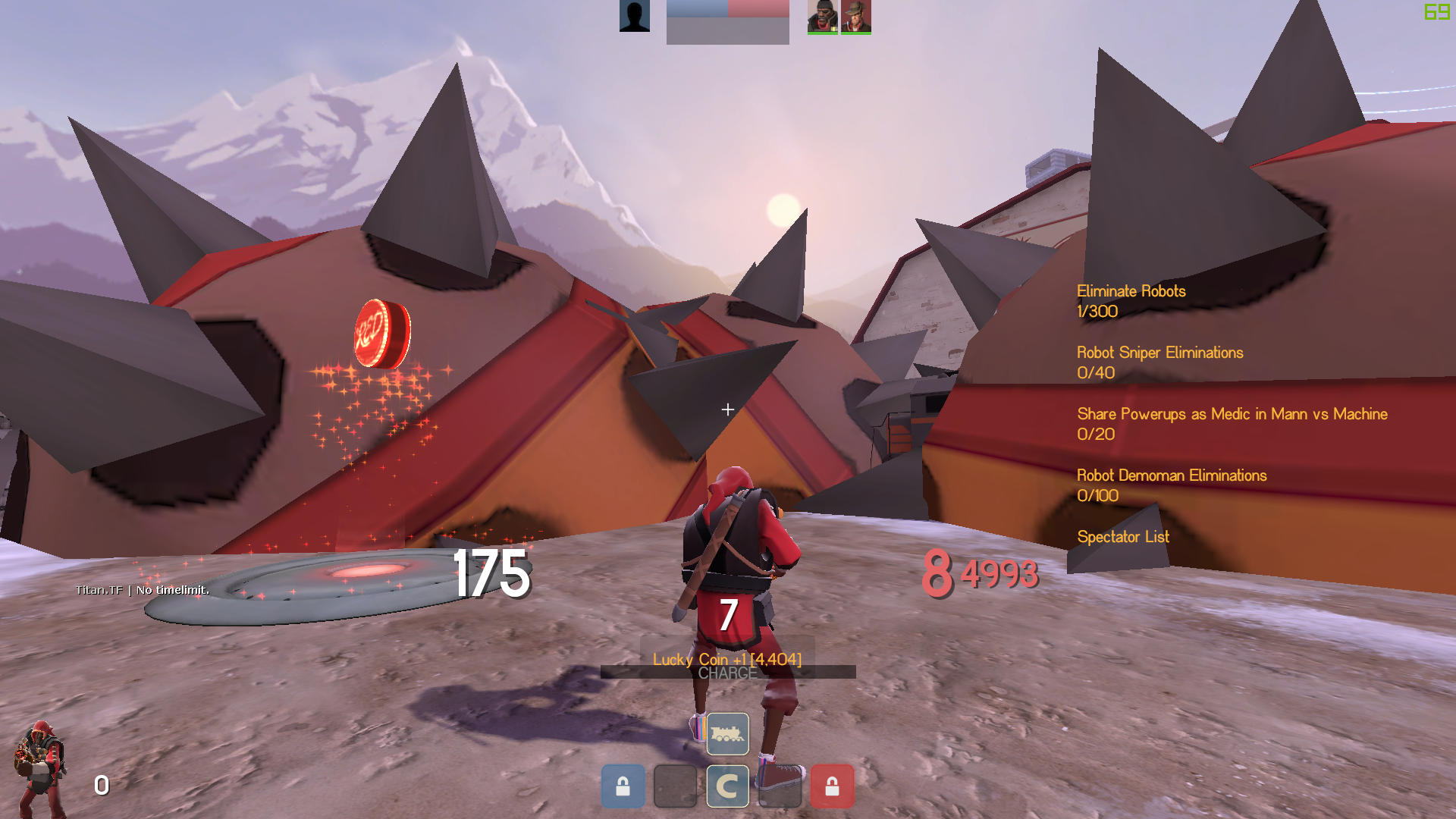
Task: Open the Eliminate Robots objective
Action: click(1131, 292)
